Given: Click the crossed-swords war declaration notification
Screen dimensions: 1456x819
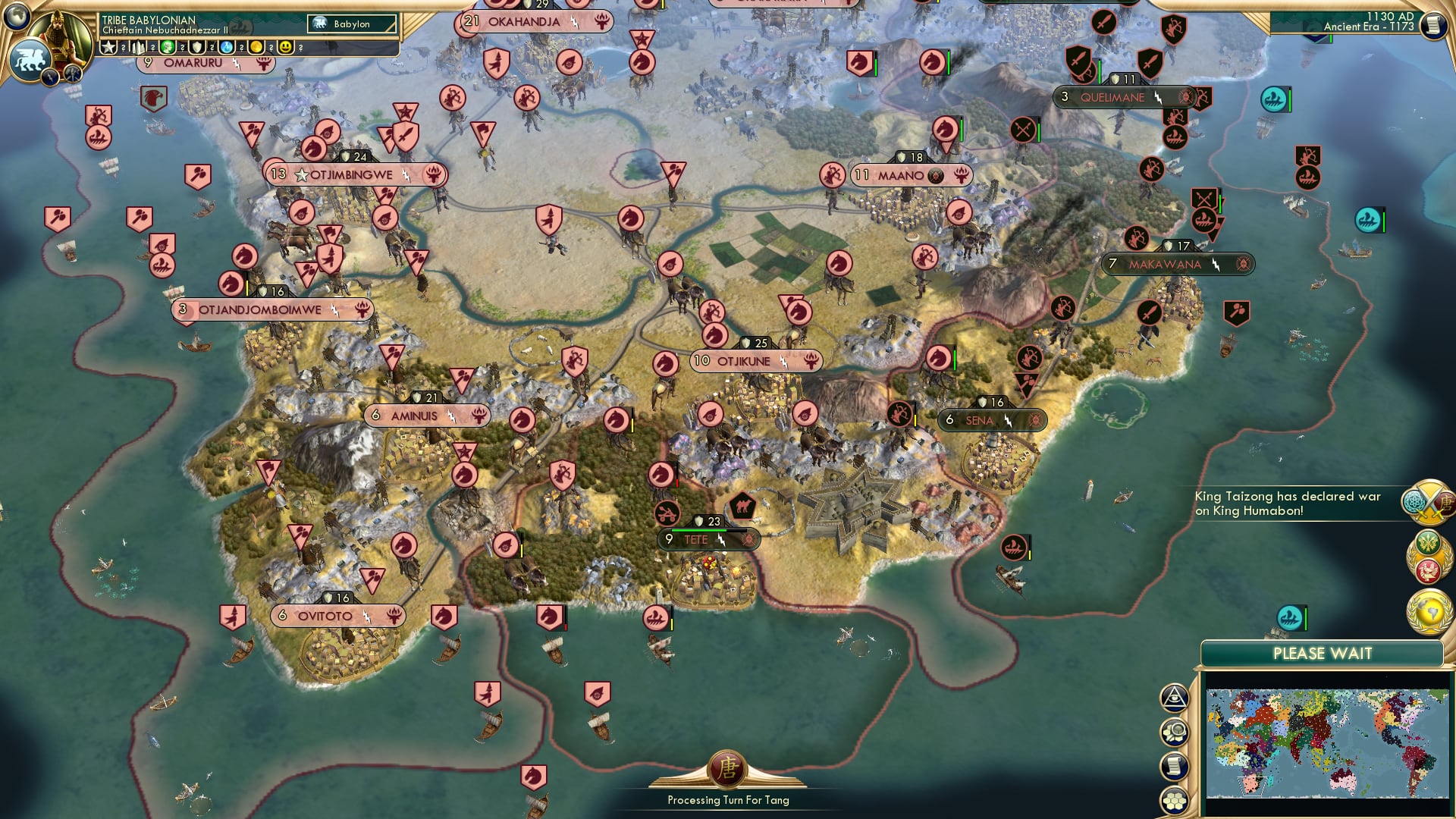Looking at the screenshot, I should tap(1428, 504).
